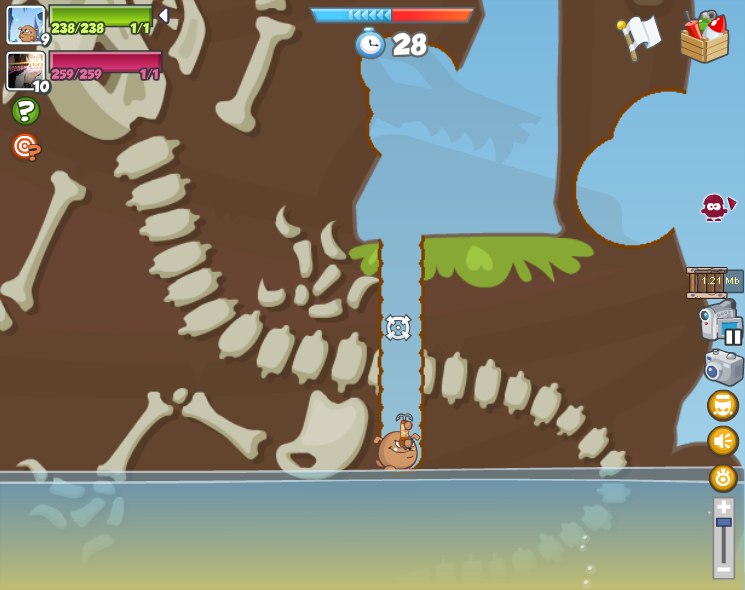
Task: Open the green question mark help
Action: pyautogui.click(x=26, y=111)
